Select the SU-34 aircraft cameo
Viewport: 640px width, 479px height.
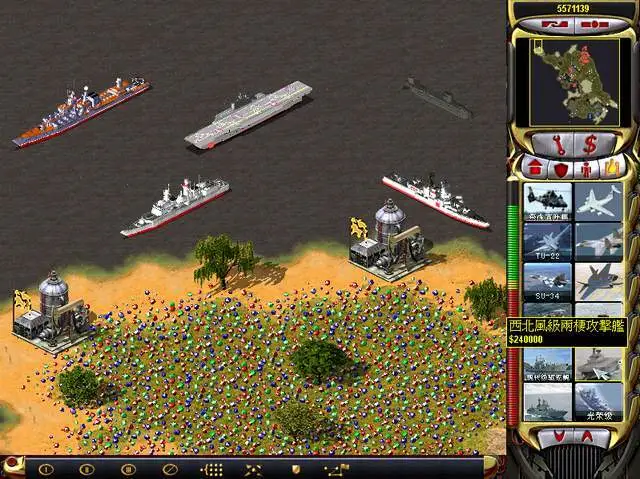pos(548,282)
